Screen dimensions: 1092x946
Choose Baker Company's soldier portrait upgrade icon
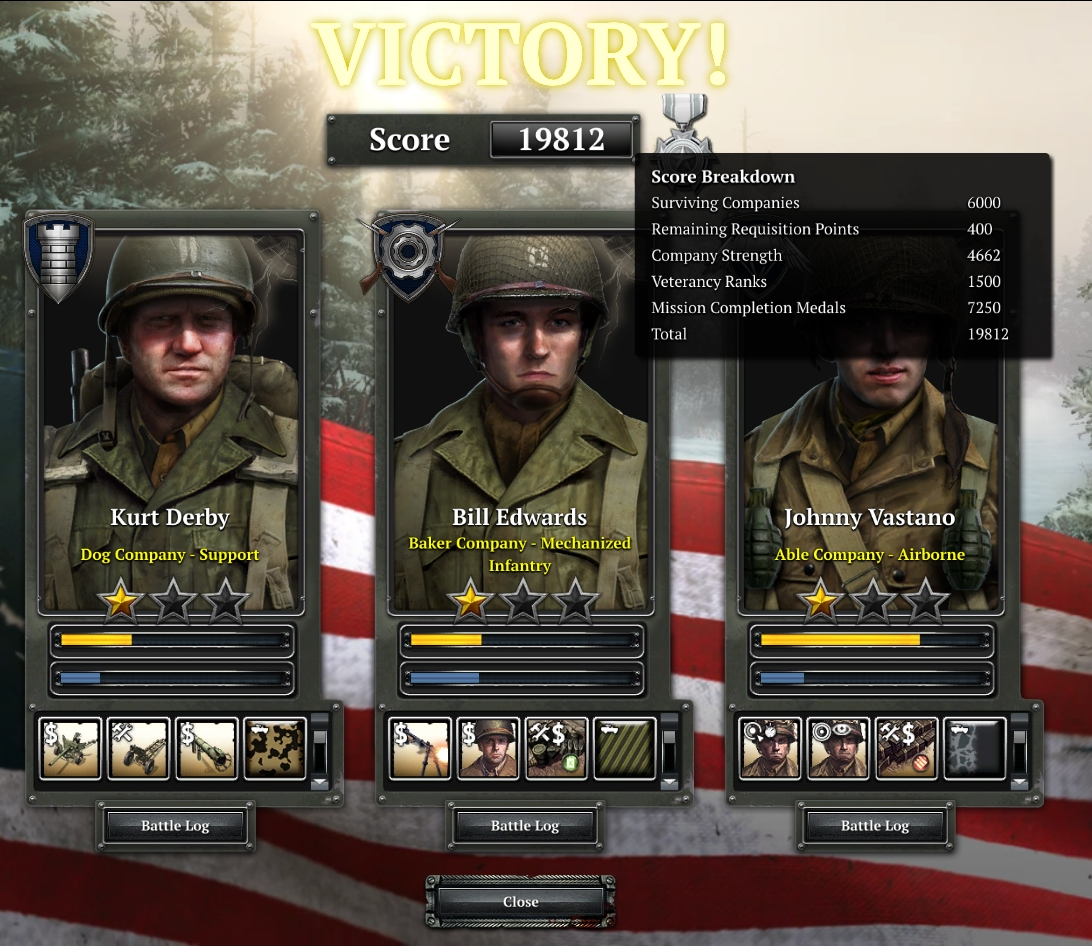tap(488, 748)
